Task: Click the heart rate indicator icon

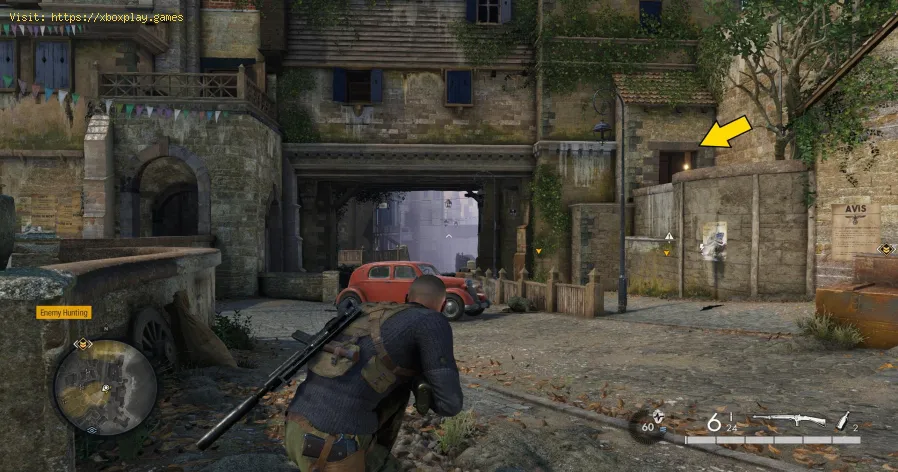Action: [x=656, y=419]
